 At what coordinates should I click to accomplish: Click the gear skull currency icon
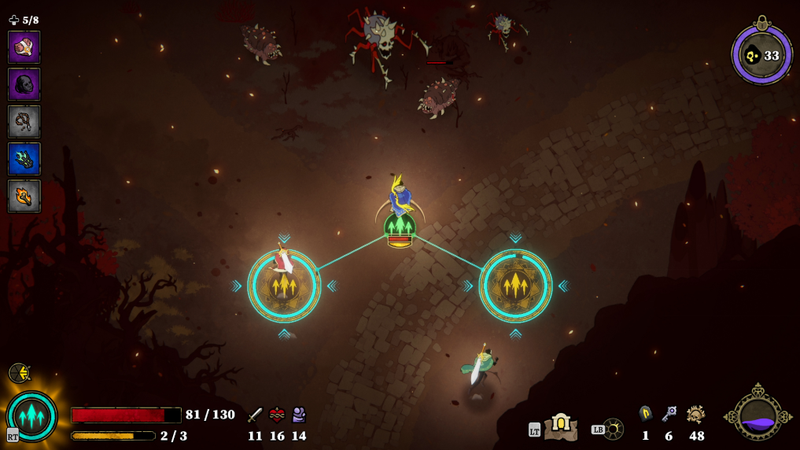(695, 414)
